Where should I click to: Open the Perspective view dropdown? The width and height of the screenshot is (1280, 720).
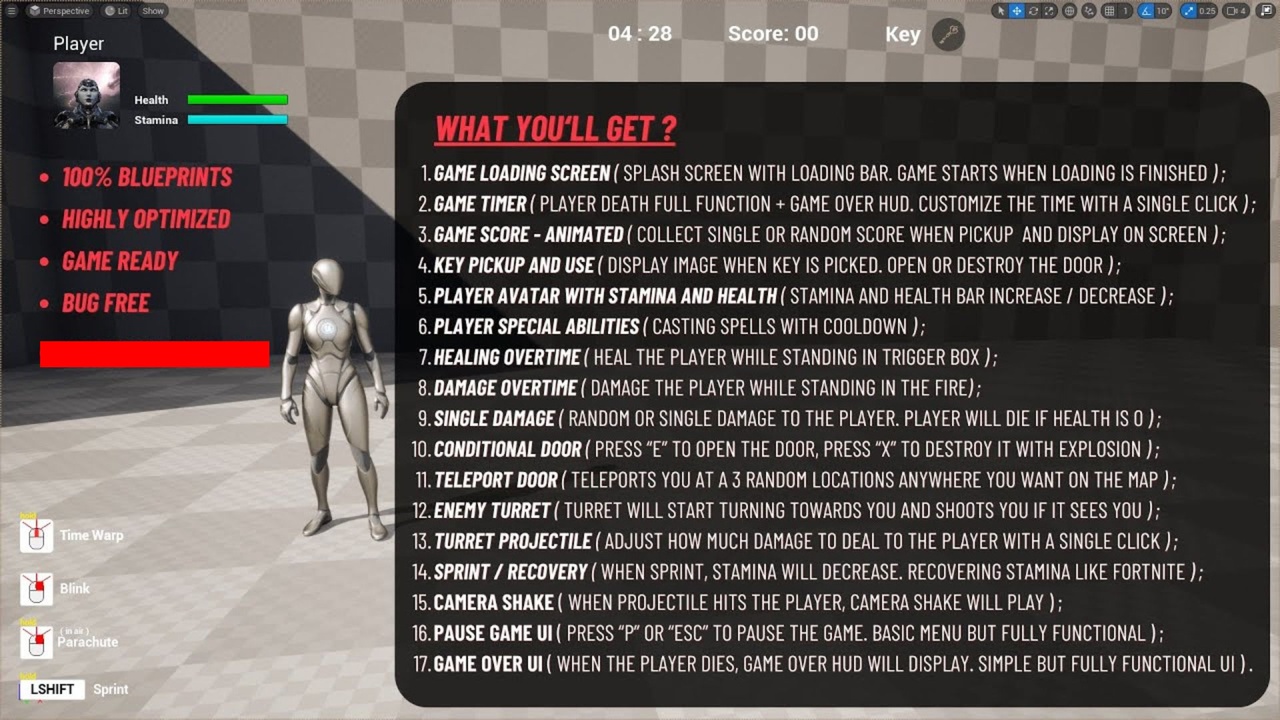point(59,11)
